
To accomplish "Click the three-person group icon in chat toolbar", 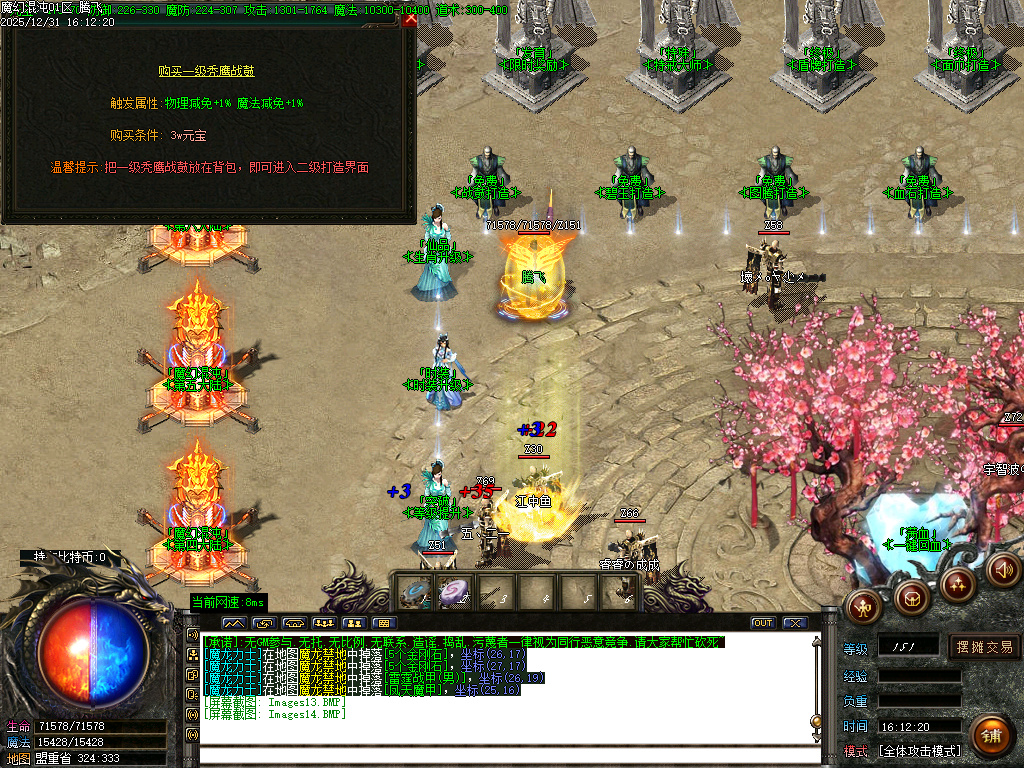I will pos(322,623).
